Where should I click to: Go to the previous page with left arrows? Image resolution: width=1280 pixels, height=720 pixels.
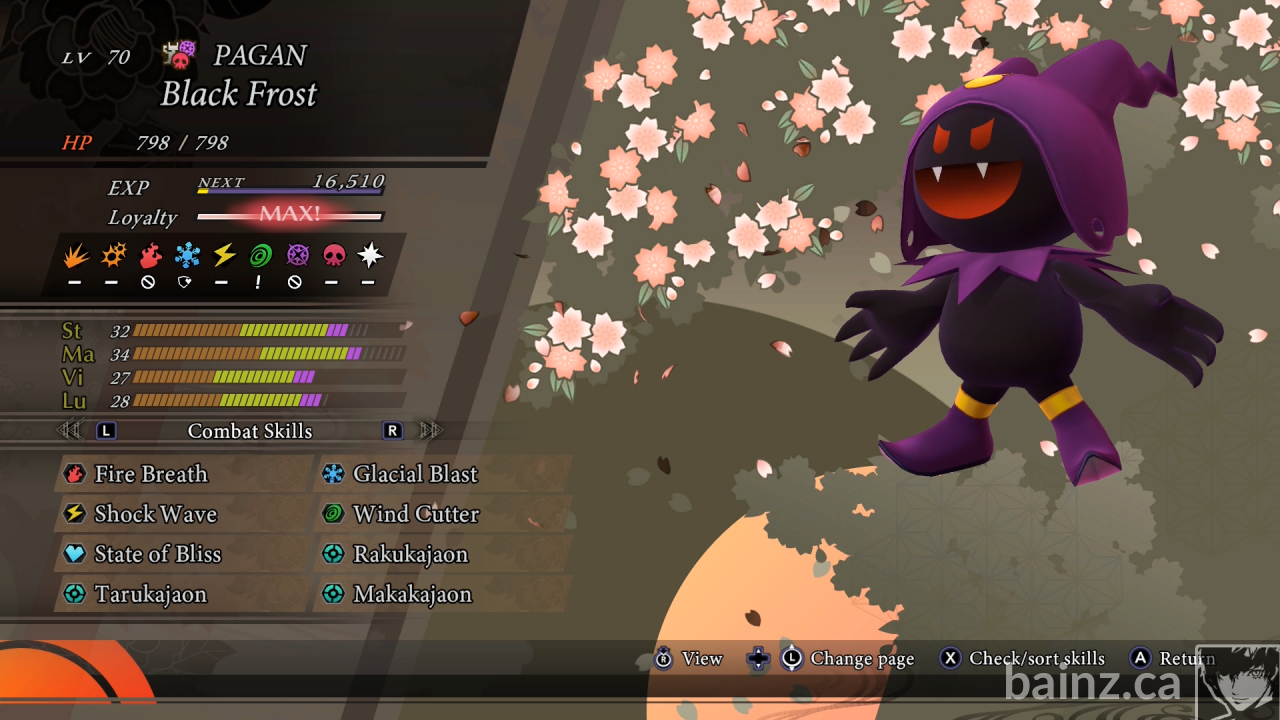coord(69,431)
